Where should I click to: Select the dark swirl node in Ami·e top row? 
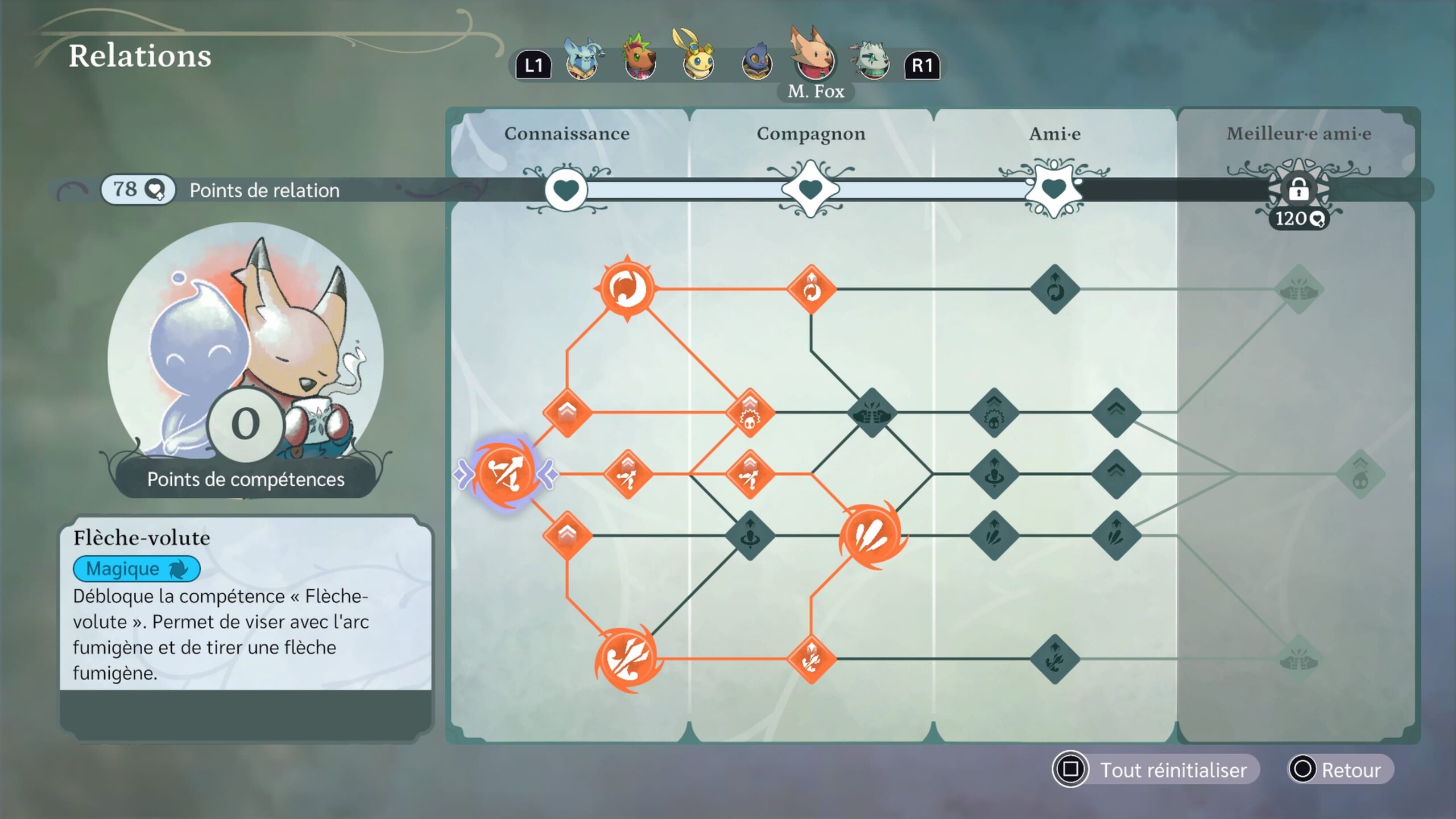point(1055,289)
